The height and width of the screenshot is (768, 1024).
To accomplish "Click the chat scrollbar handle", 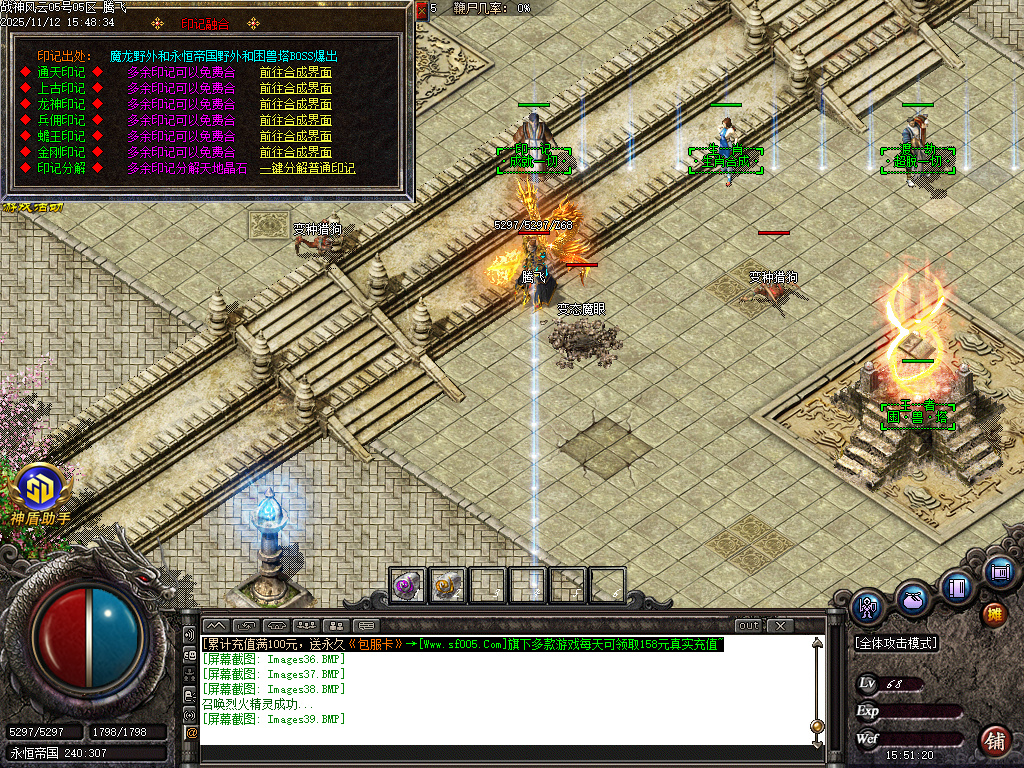I will tap(817, 725).
